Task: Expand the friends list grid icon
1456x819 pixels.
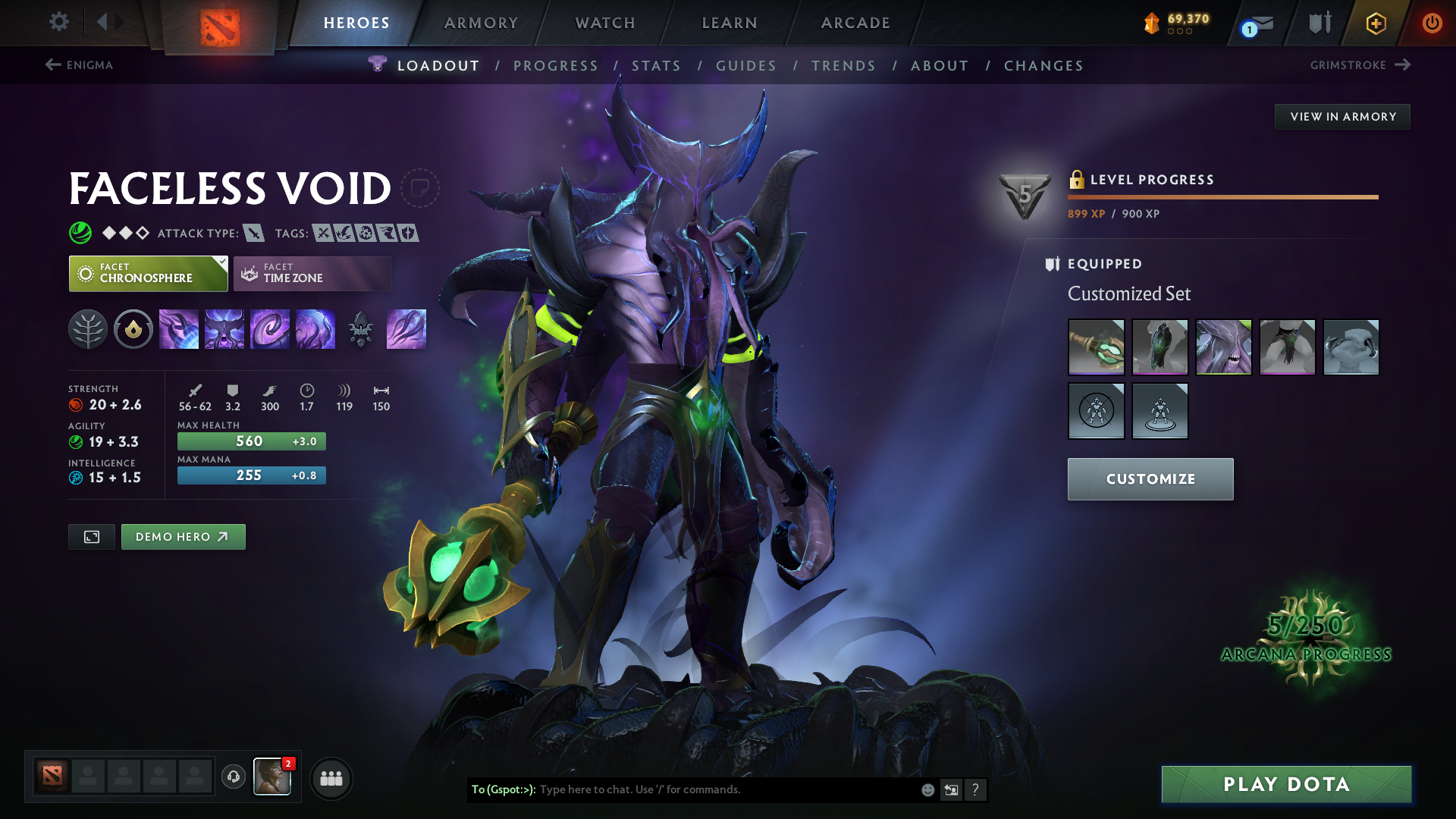Action: click(x=331, y=778)
